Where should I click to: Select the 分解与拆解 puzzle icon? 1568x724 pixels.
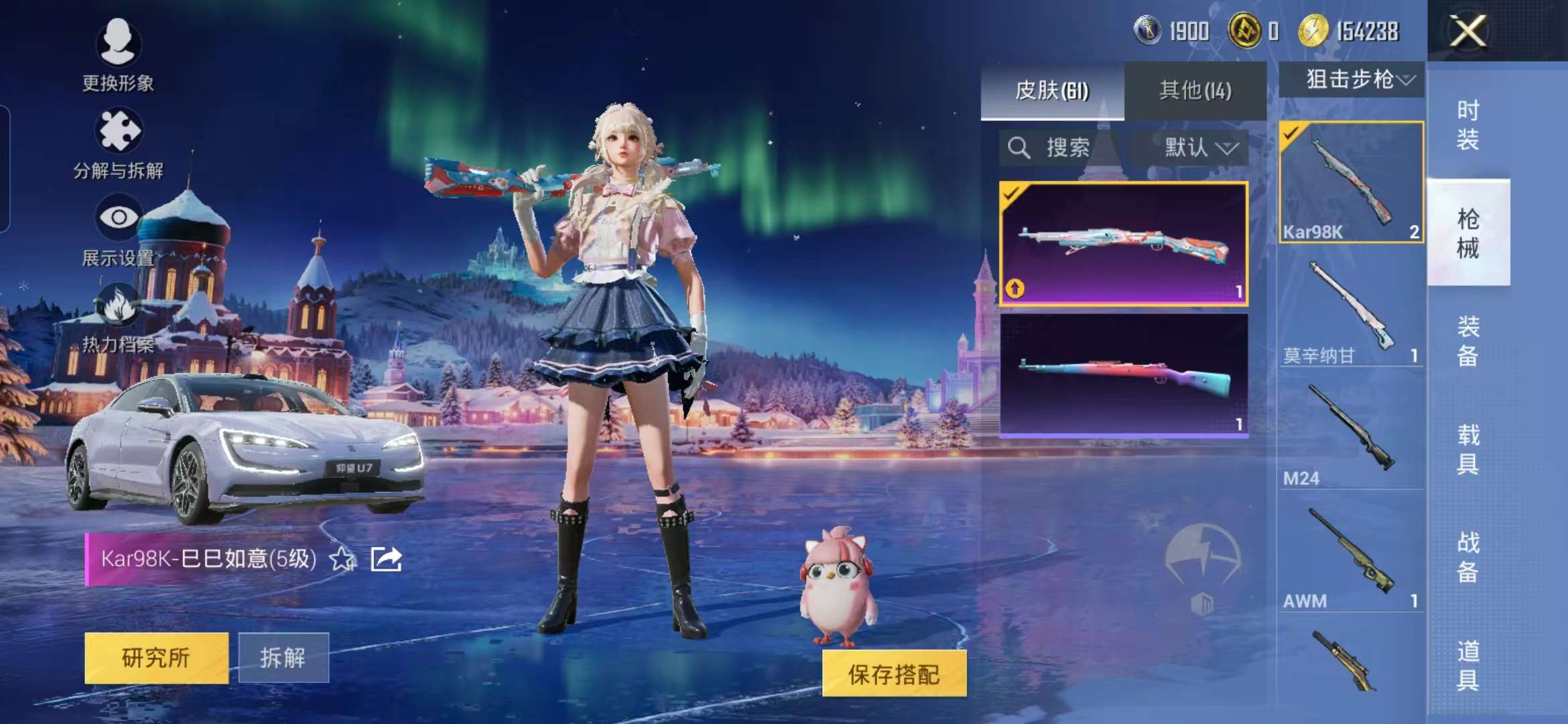pos(119,131)
